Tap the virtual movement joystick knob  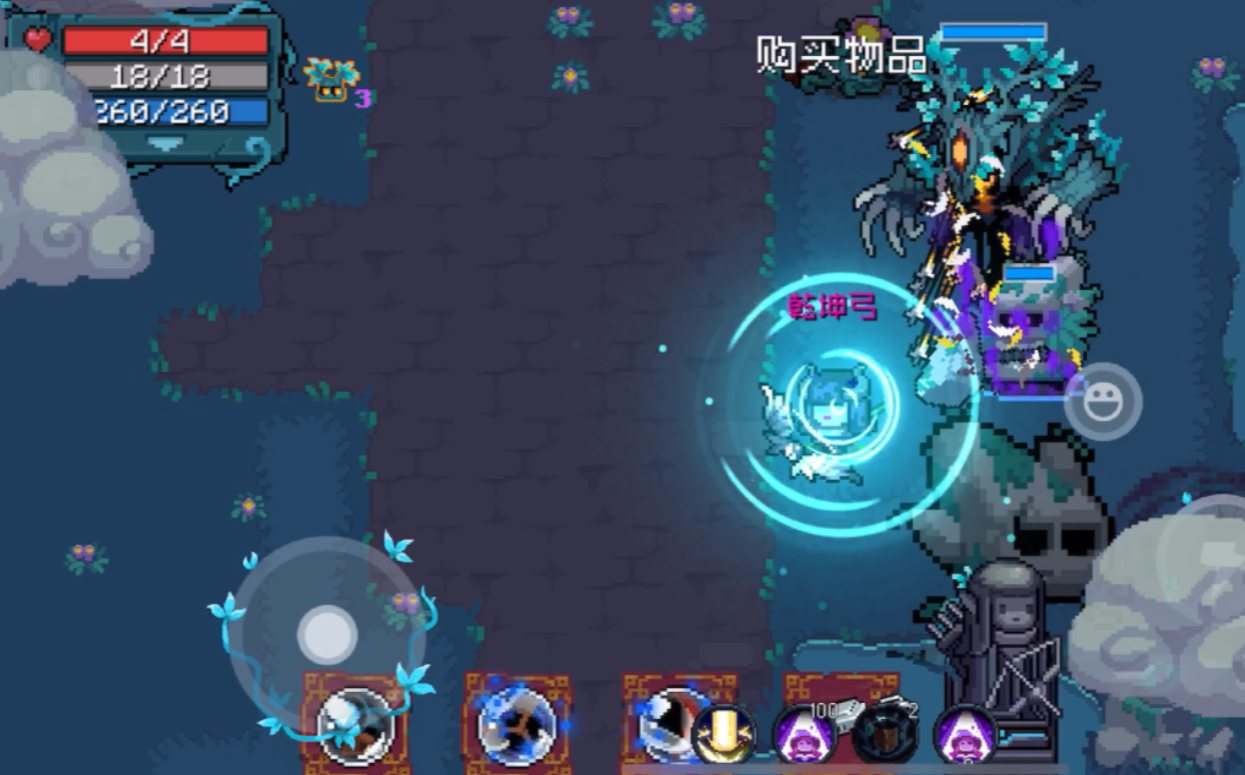coord(326,634)
